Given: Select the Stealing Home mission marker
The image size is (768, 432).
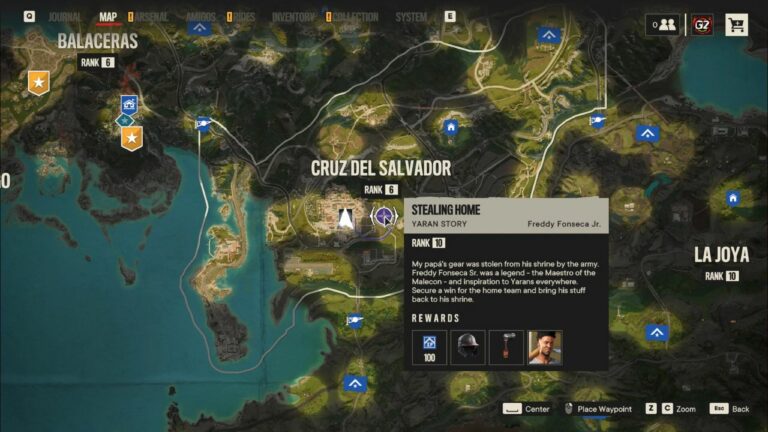Looking at the screenshot, I should tap(383, 215).
